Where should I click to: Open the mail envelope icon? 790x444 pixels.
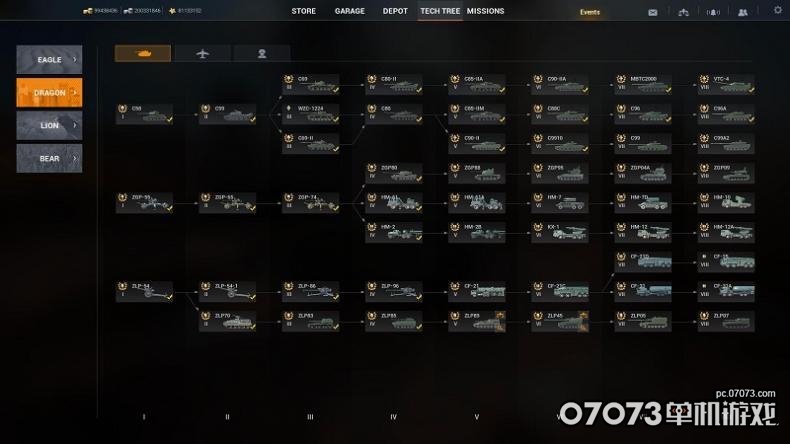[653, 12]
